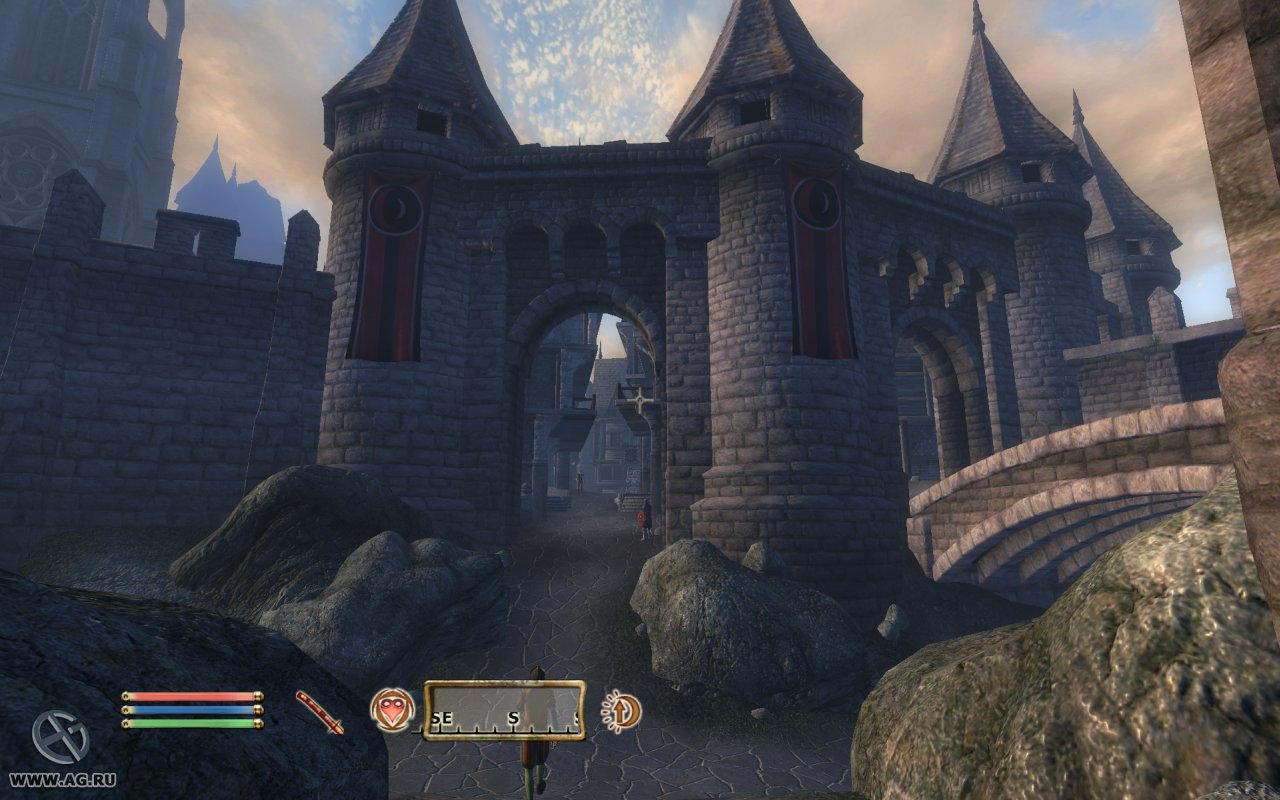Open the WWW.AG.RU watermark logo
The image size is (1280, 800).
click(60, 737)
